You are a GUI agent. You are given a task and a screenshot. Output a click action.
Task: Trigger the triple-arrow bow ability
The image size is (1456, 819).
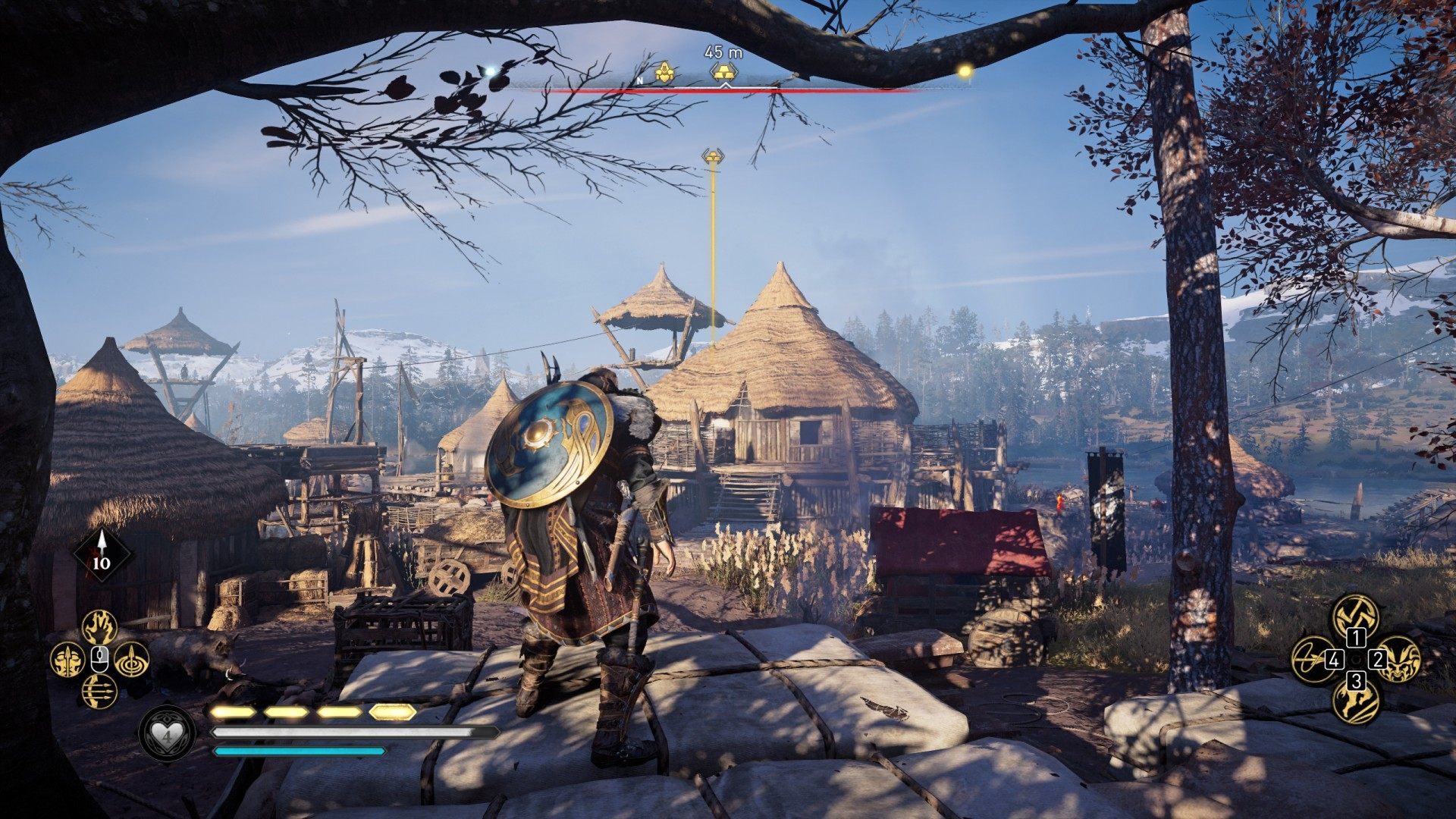pos(99,692)
